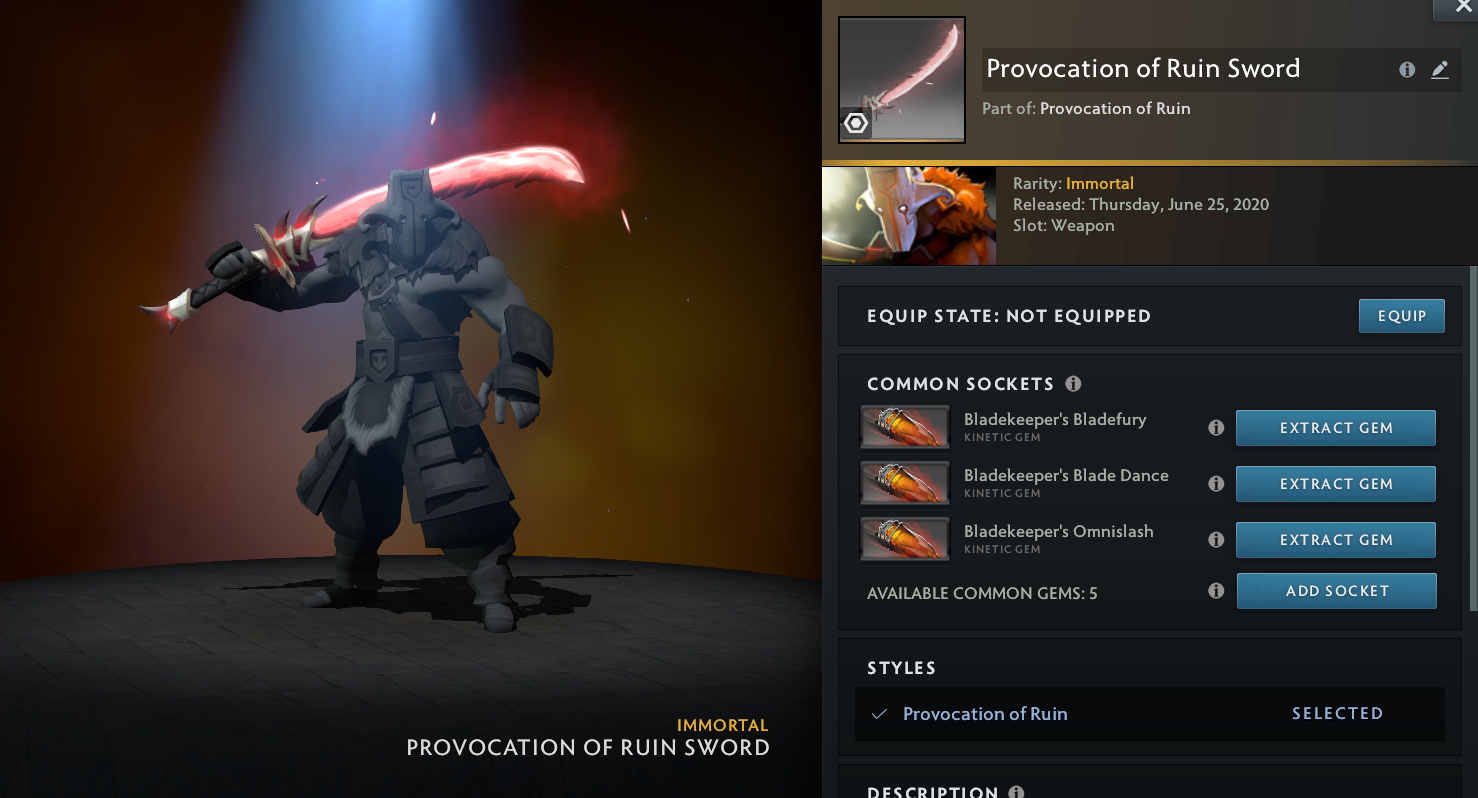Extract the Bladekeeper's Blade Dance gem

coord(1335,484)
